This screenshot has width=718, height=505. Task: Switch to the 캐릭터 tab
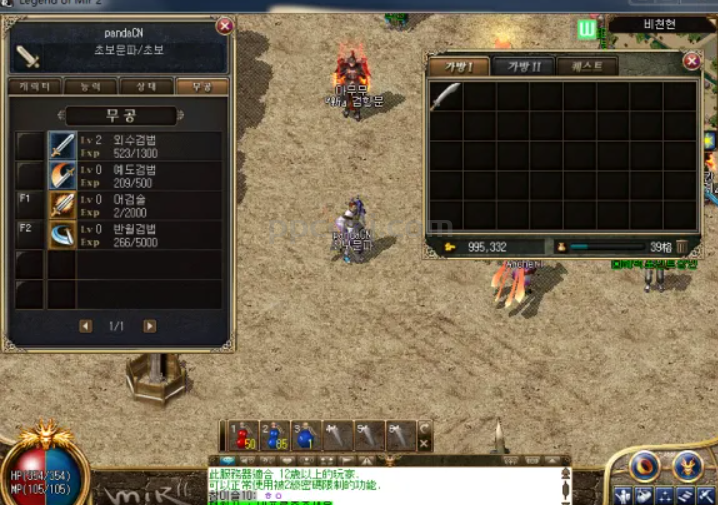coord(35,87)
